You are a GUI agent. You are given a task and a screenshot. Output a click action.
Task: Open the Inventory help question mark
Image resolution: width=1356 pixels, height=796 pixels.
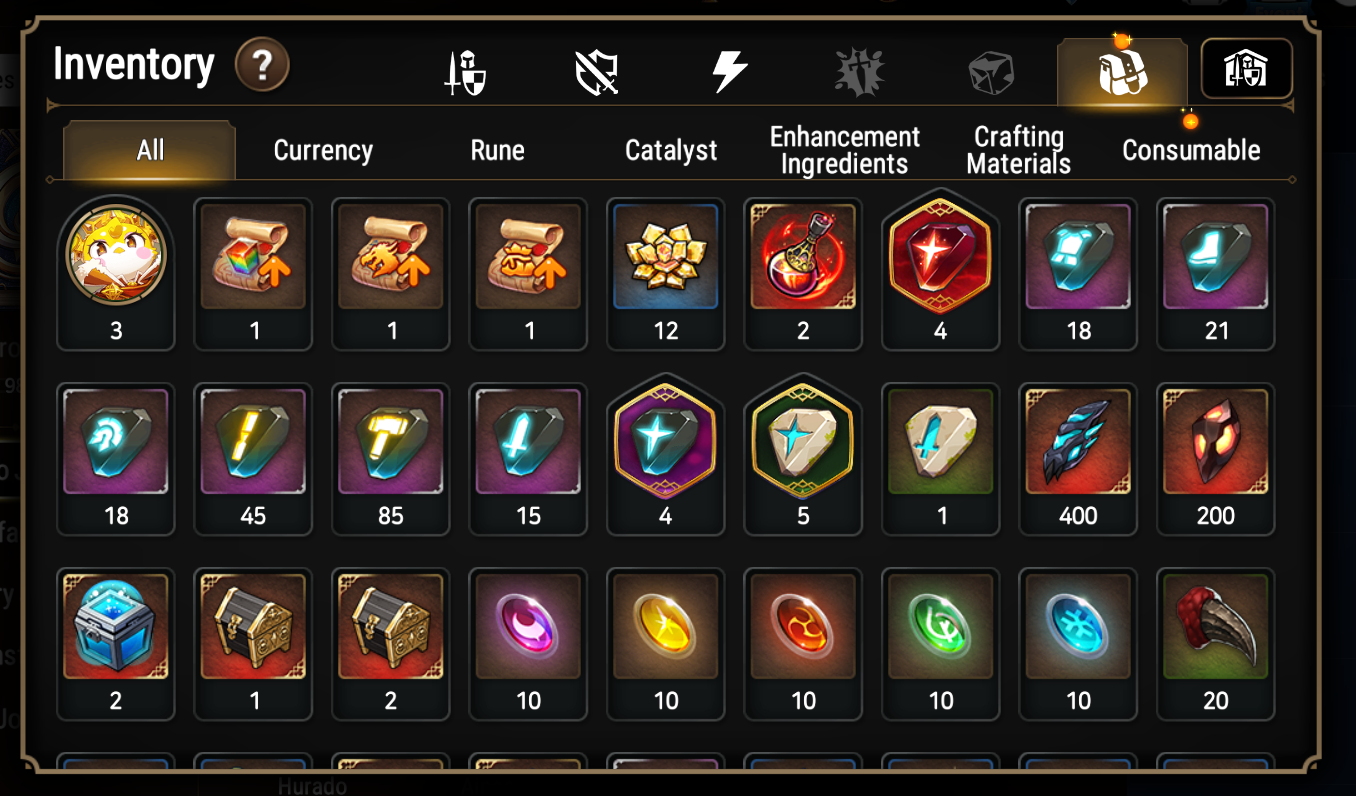point(262,64)
